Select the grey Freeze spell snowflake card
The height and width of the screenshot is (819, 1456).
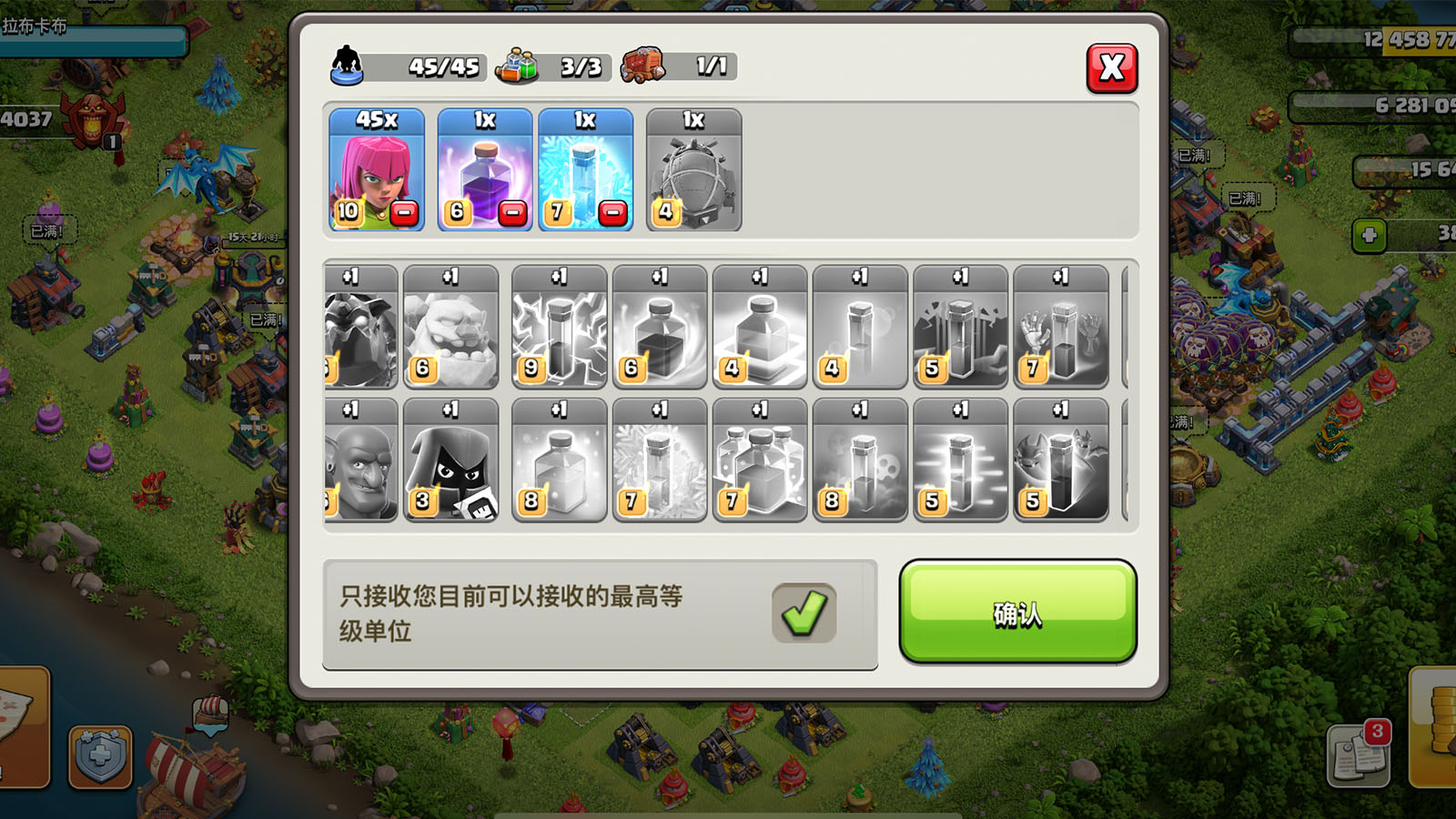[x=660, y=460]
